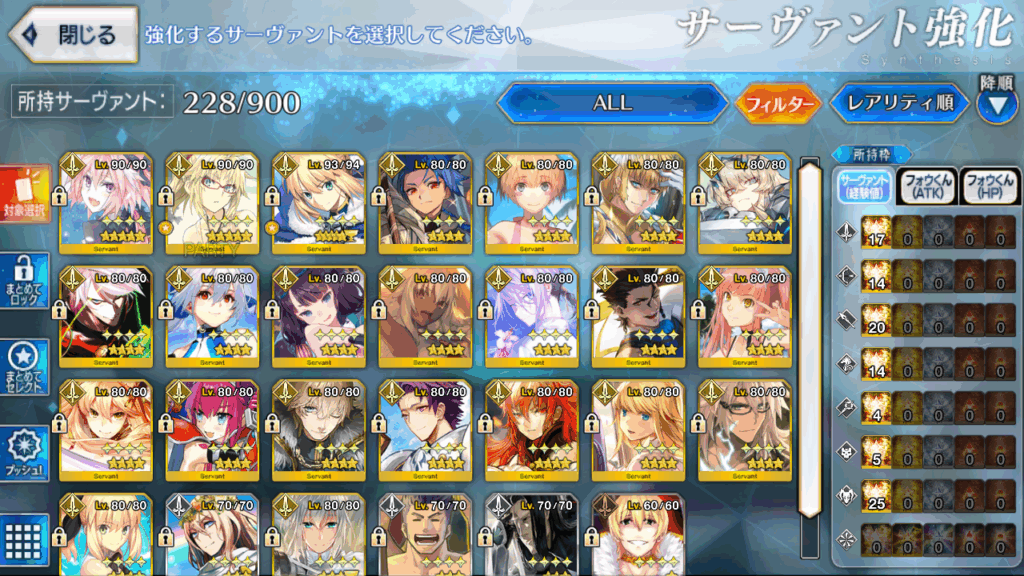
Task: Choose the まとめてロック bulk lock button
Action: point(26,283)
